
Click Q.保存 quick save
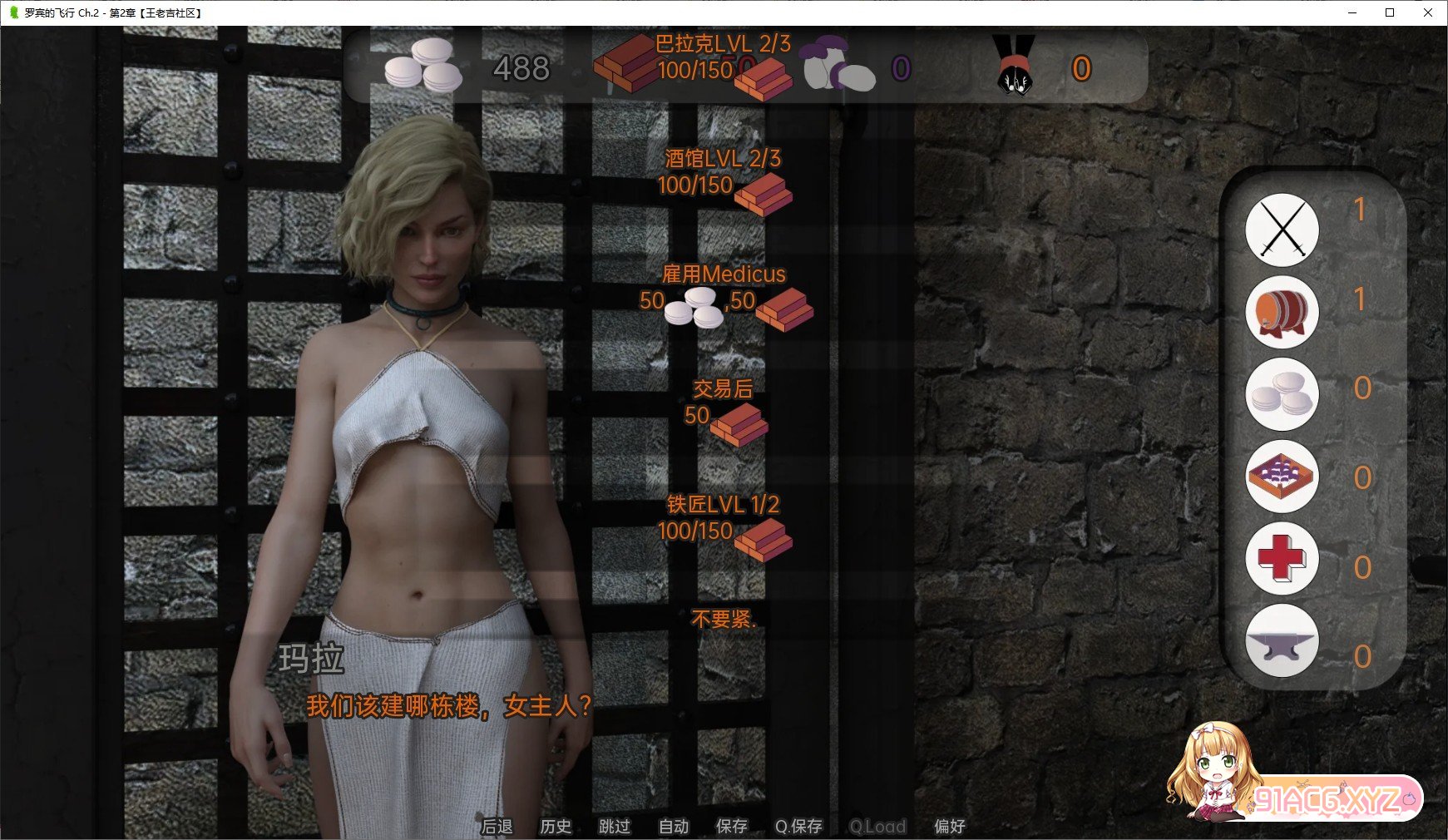[x=798, y=826]
